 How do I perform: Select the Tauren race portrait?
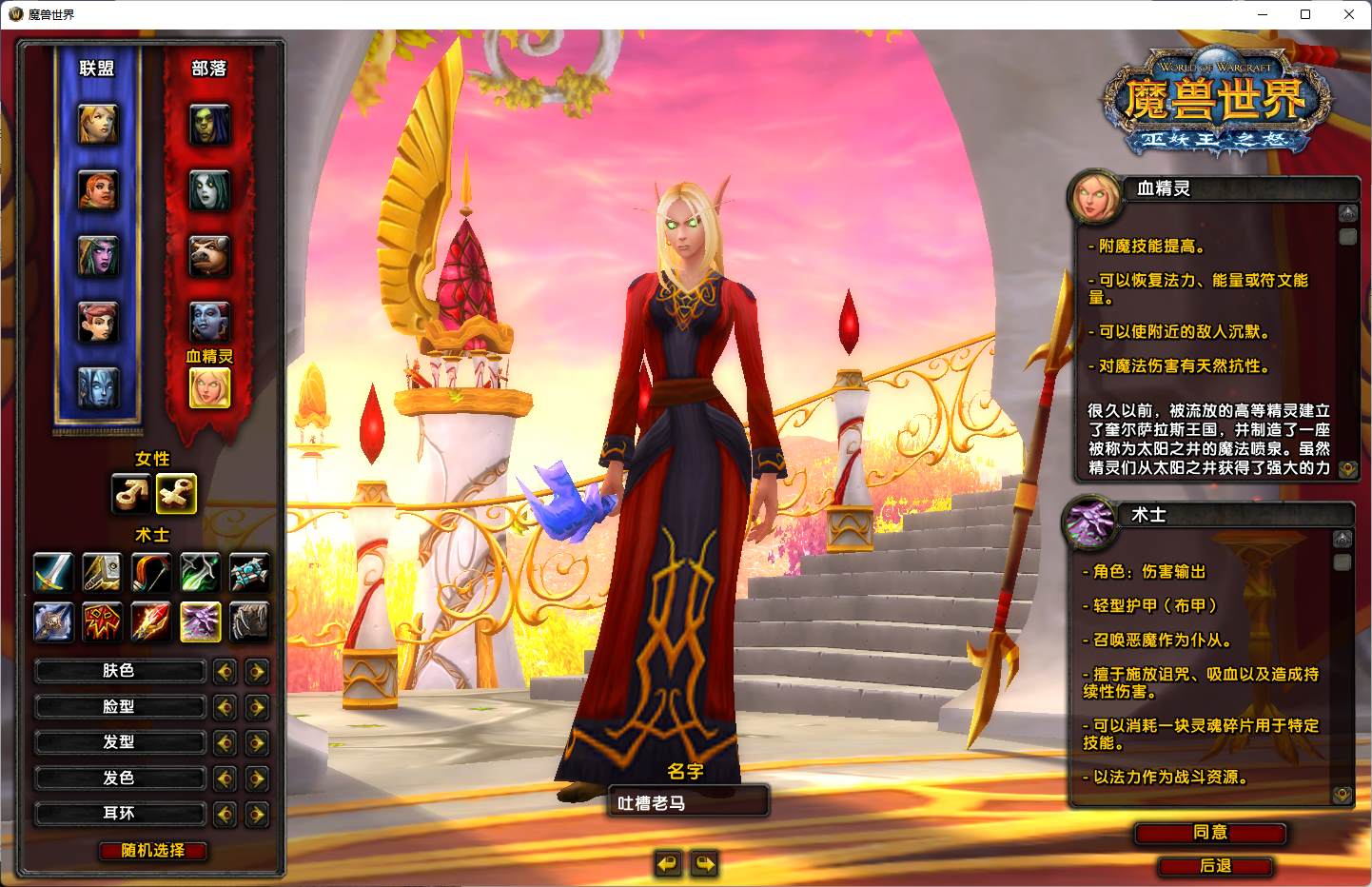[x=209, y=257]
